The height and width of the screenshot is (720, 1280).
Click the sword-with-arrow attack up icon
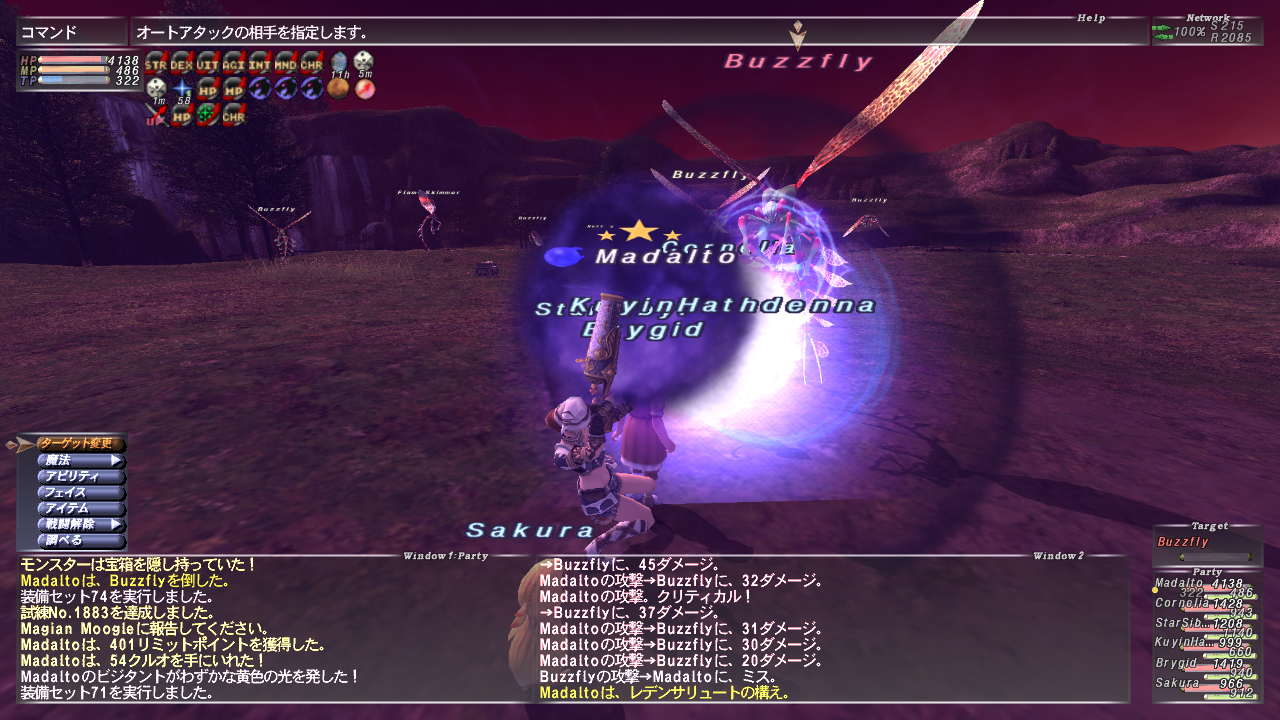coord(157,114)
